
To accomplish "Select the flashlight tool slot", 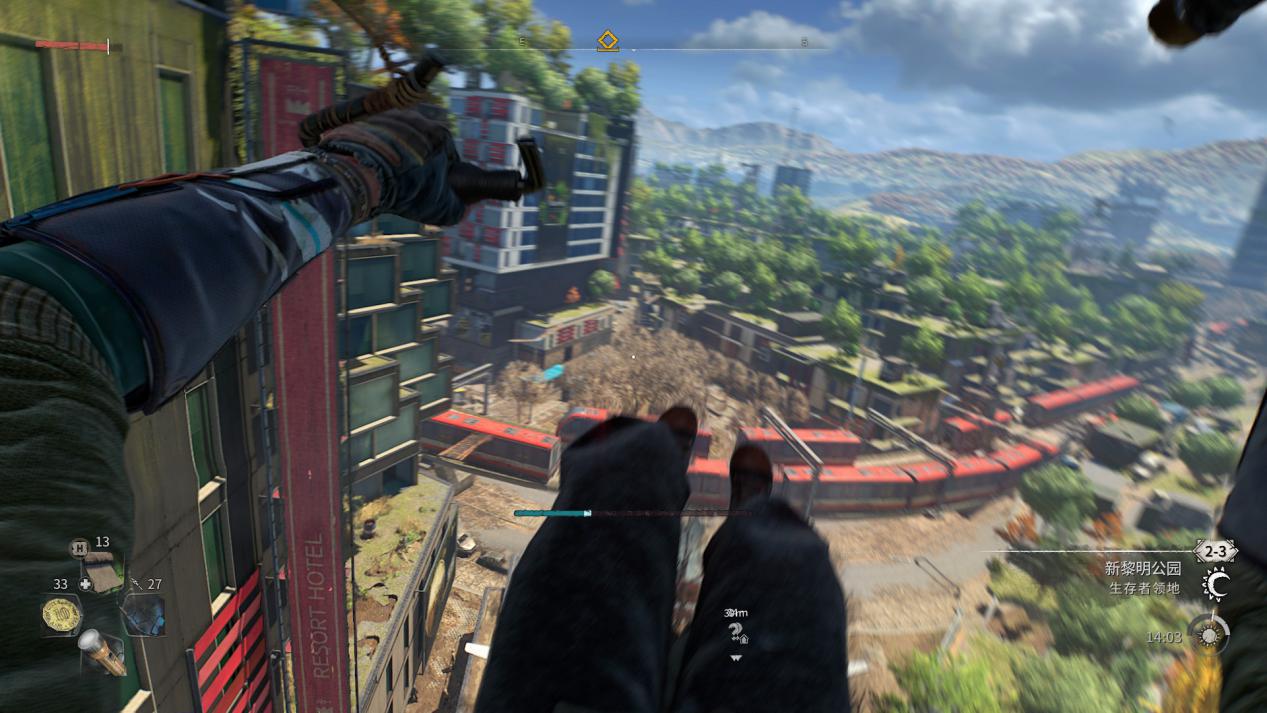I will click(x=102, y=650).
